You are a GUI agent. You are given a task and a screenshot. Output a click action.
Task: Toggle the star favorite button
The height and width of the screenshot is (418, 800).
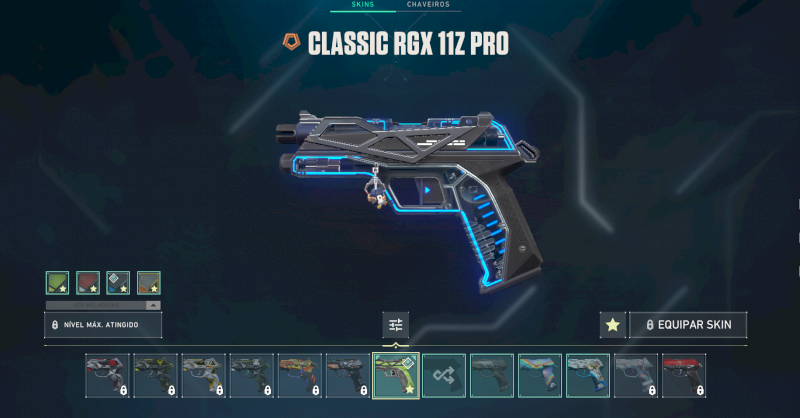[612, 325]
